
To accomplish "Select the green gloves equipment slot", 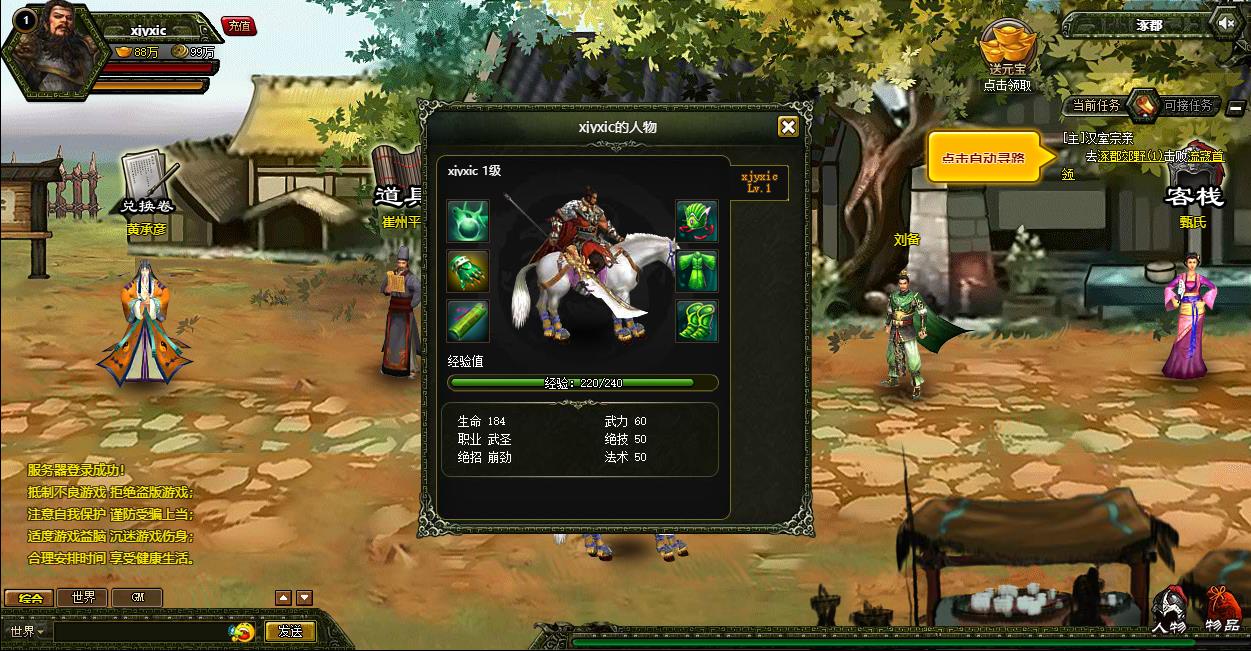I will point(467,270).
